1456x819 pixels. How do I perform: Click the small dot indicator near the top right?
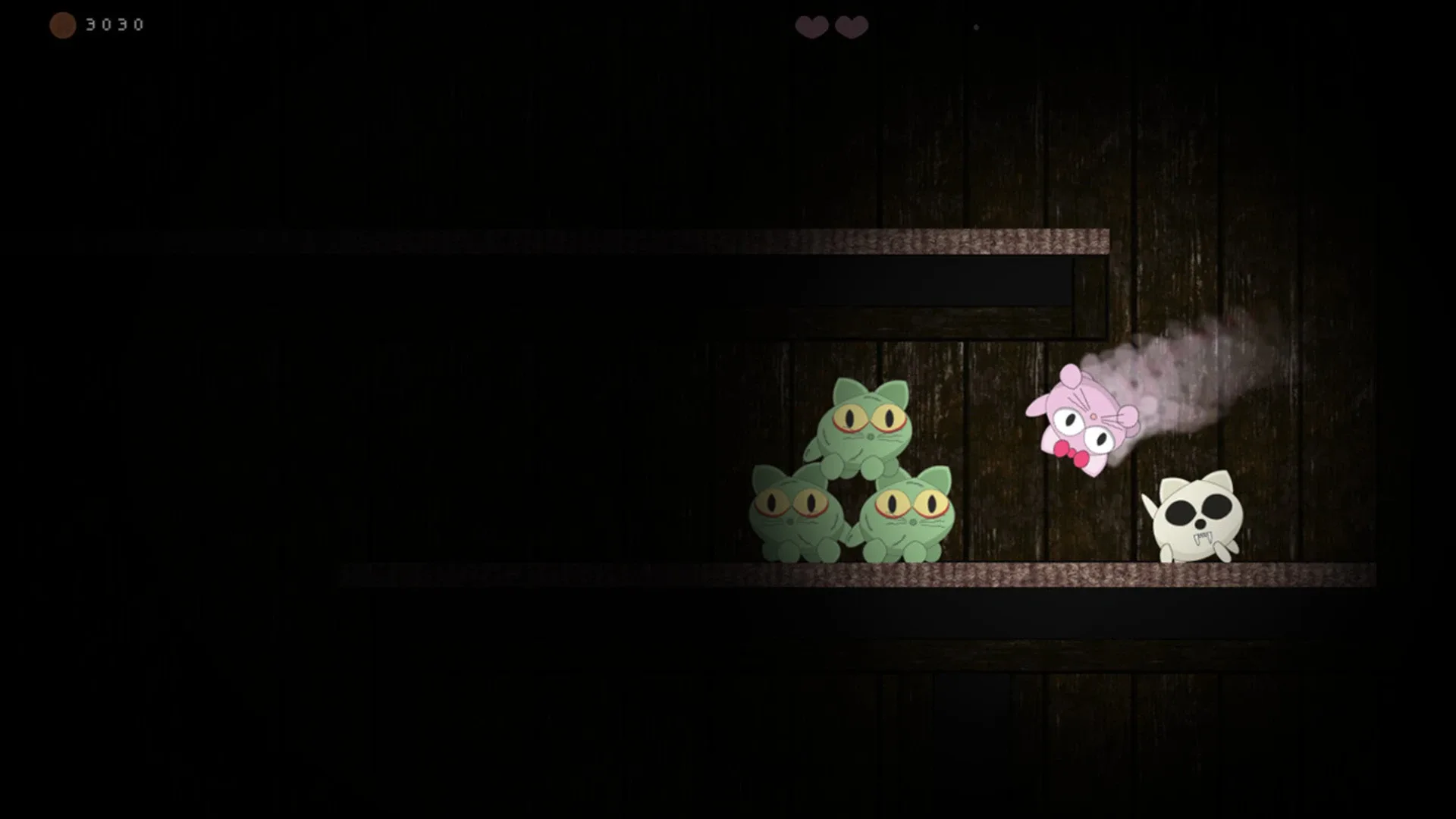point(976,27)
